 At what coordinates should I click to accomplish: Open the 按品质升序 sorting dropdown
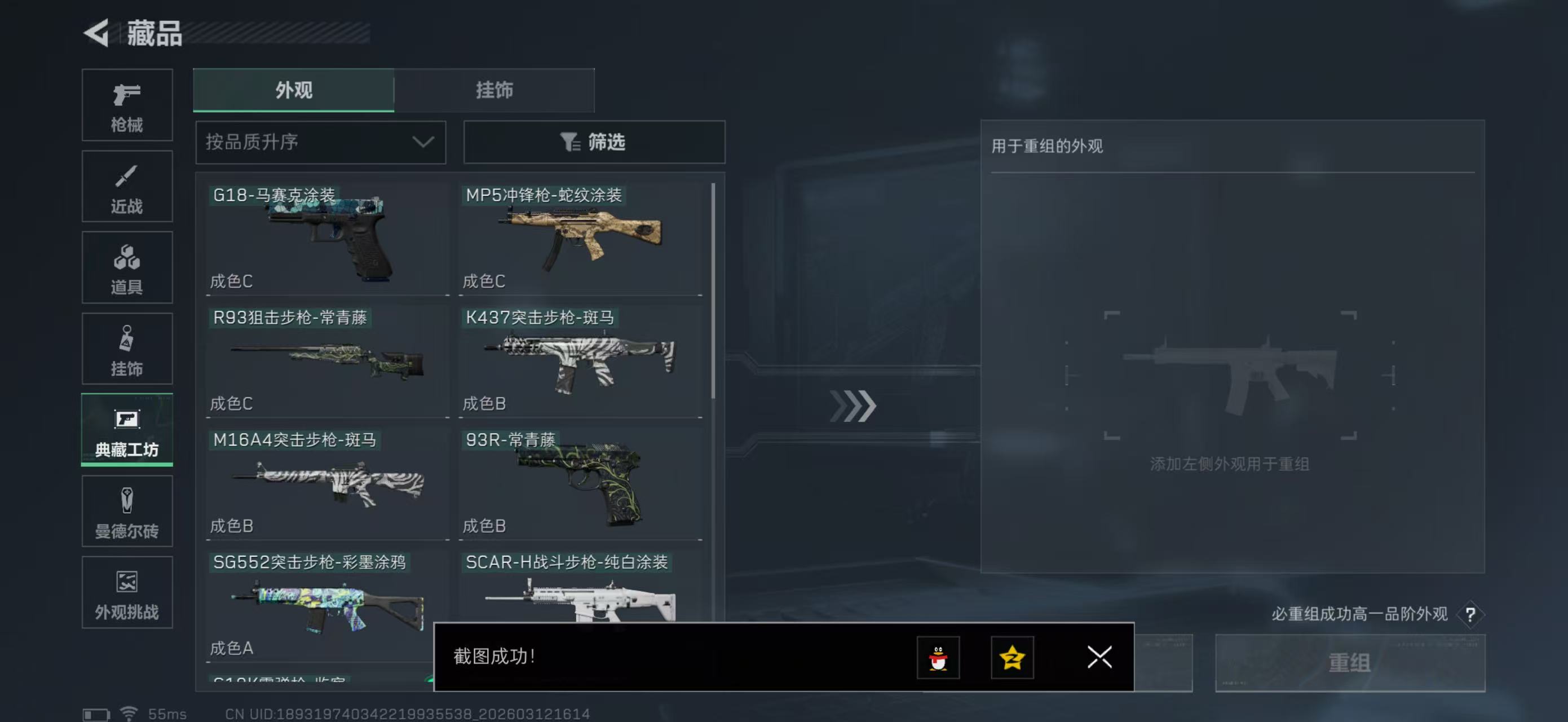coord(320,142)
